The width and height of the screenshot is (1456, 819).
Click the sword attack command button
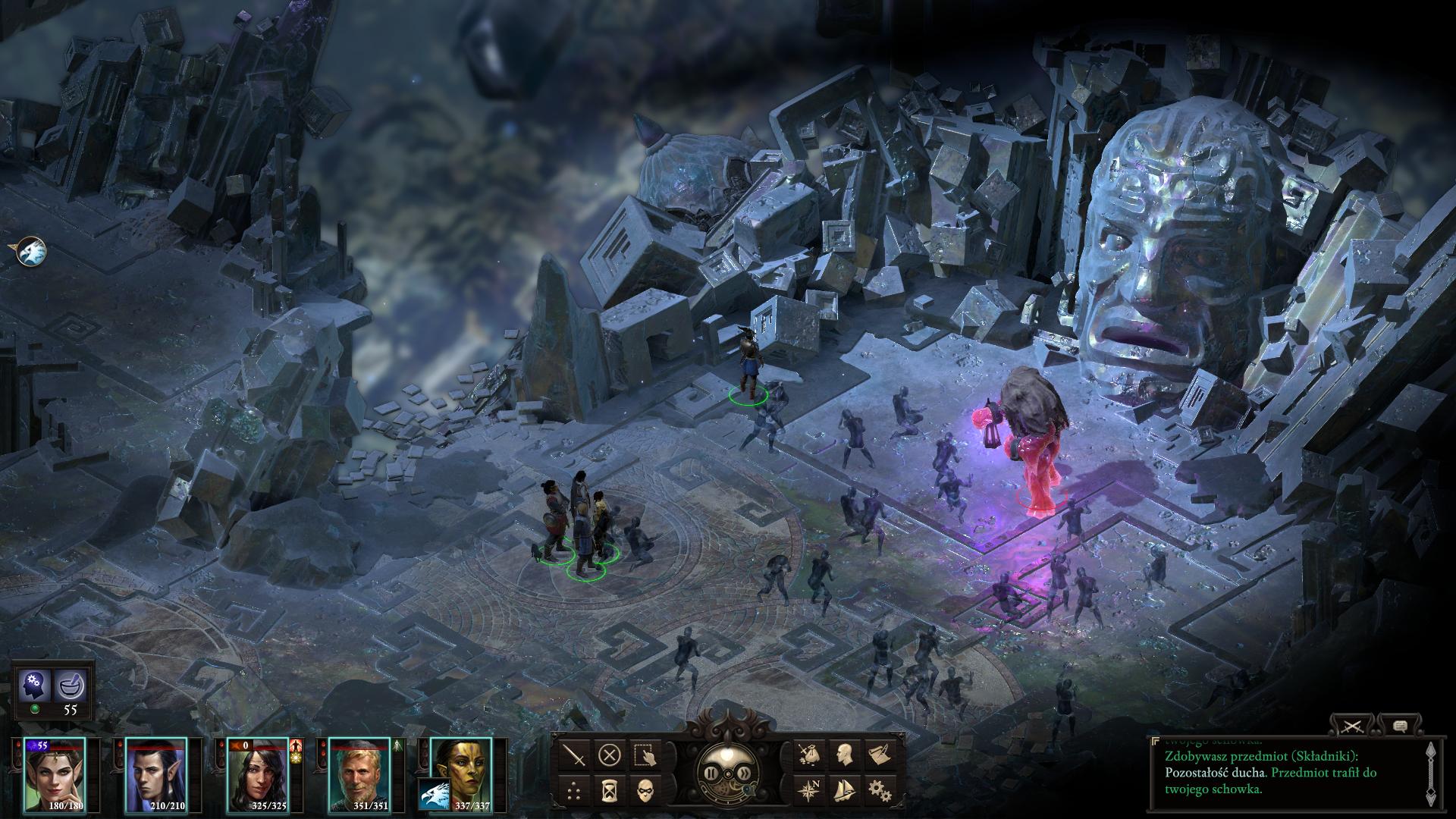[576, 755]
